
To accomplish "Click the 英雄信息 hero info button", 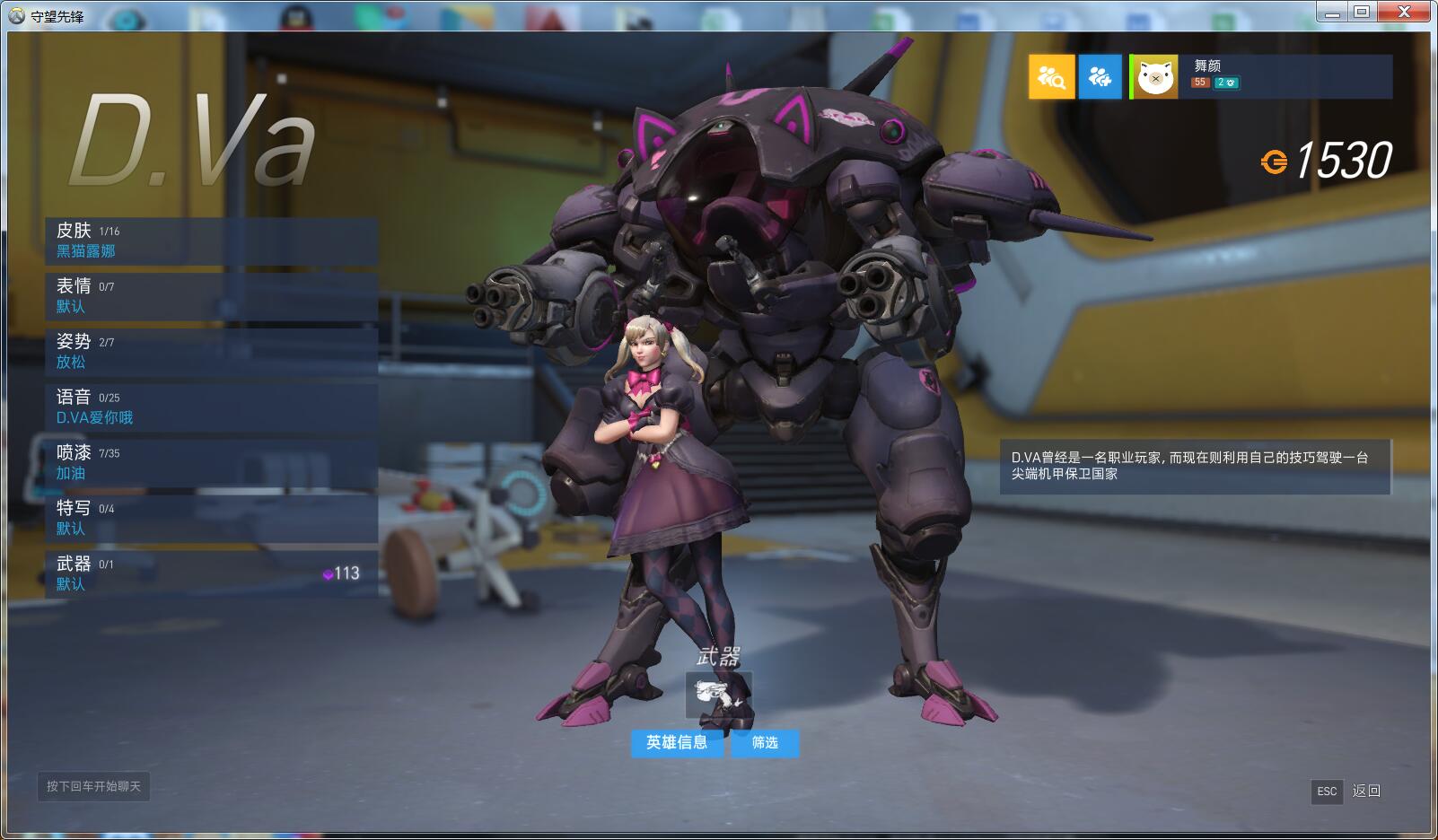I will click(x=677, y=743).
